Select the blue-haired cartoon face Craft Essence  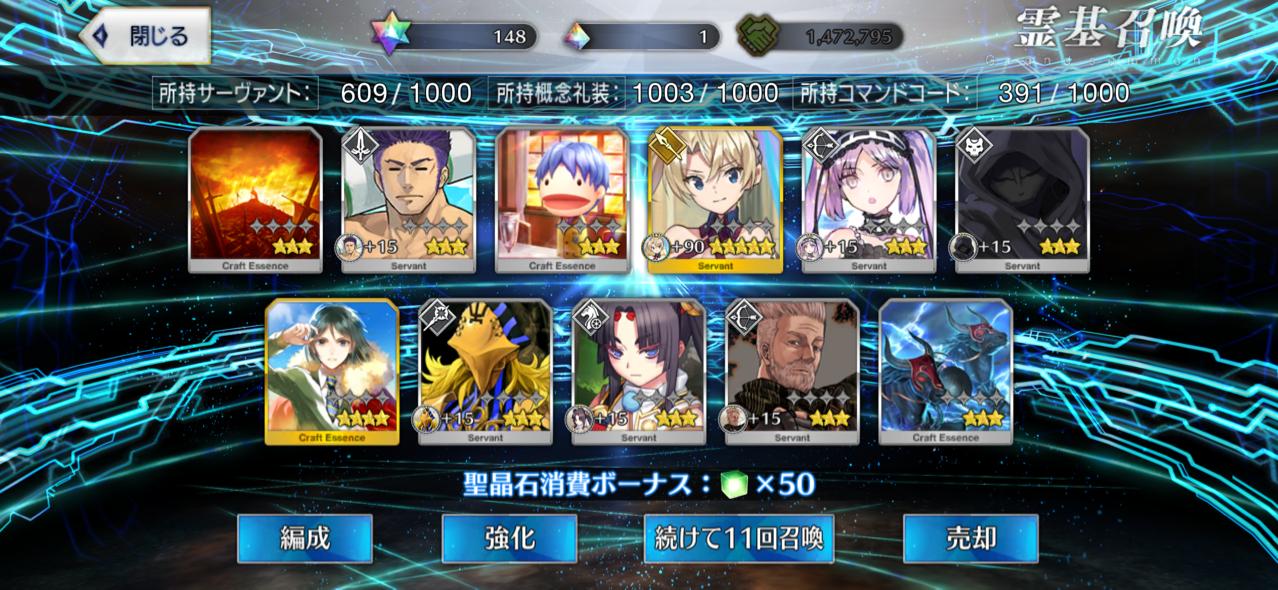pyautogui.click(x=563, y=200)
